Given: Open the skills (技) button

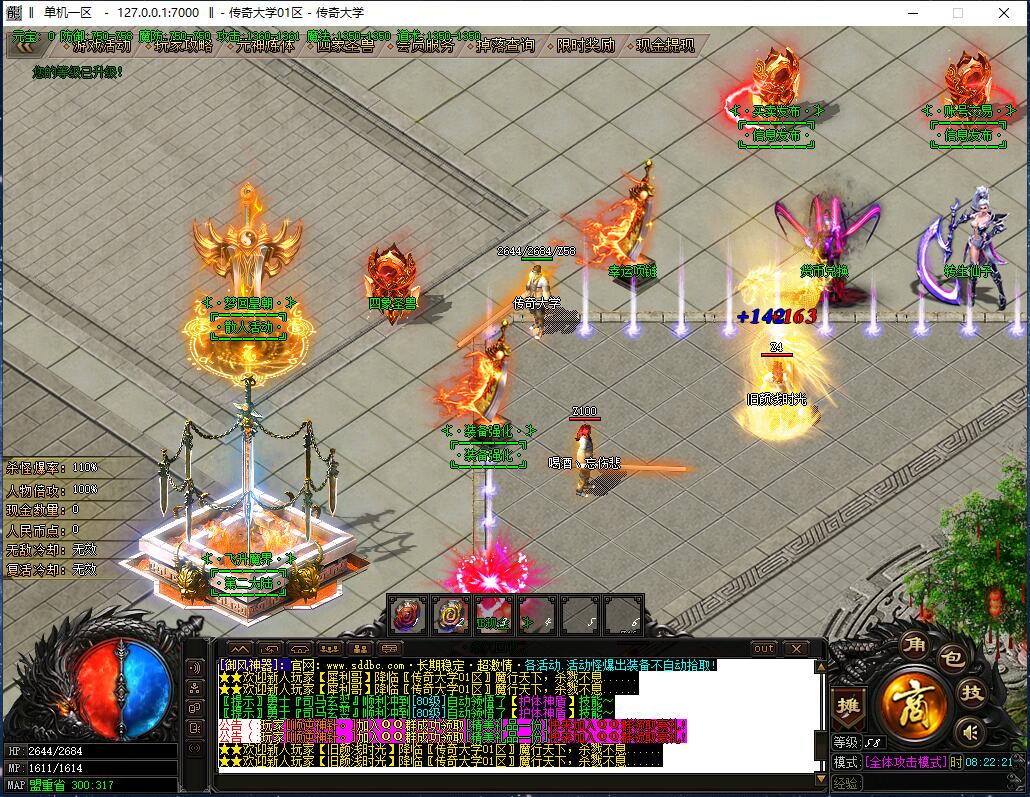Looking at the screenshot, I should click(x=970, y=693).
